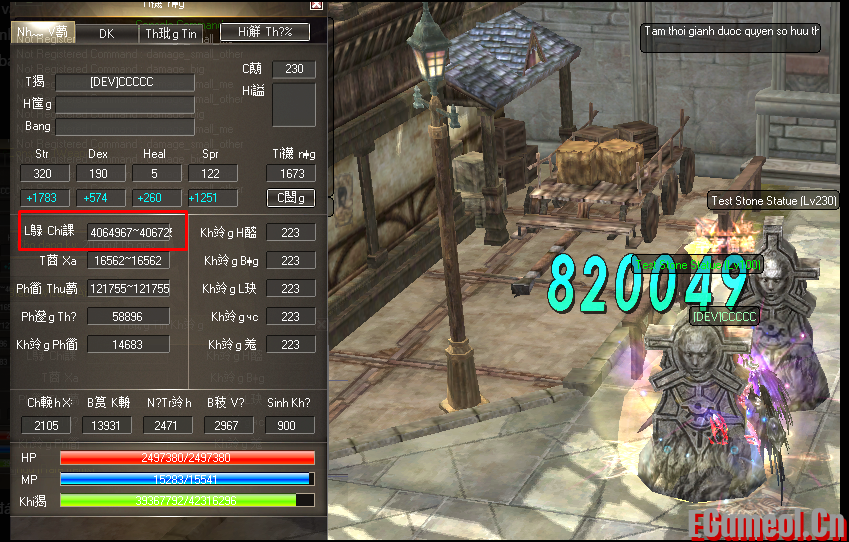
Task: Click the wide button starting with Hi
Action: [265, 33]
